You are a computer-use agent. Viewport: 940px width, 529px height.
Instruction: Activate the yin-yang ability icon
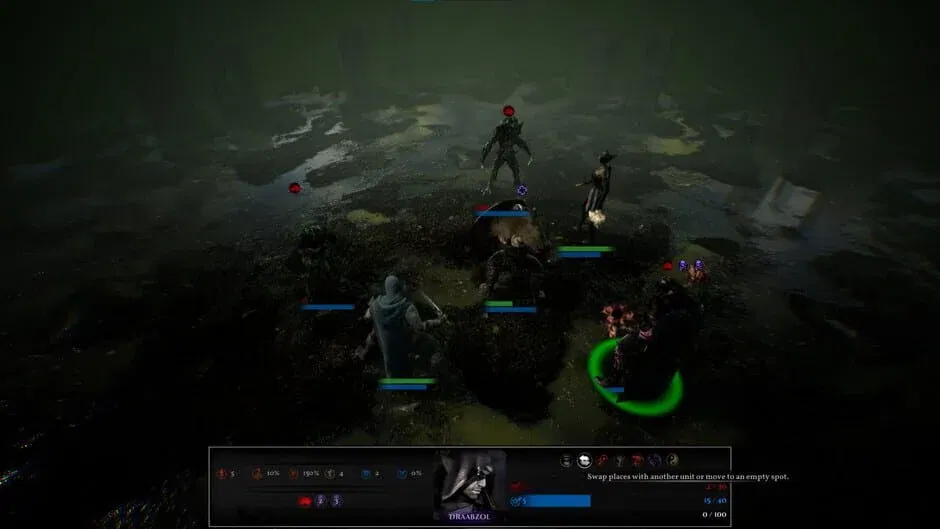pyautogui.click(x=672, y=460)
